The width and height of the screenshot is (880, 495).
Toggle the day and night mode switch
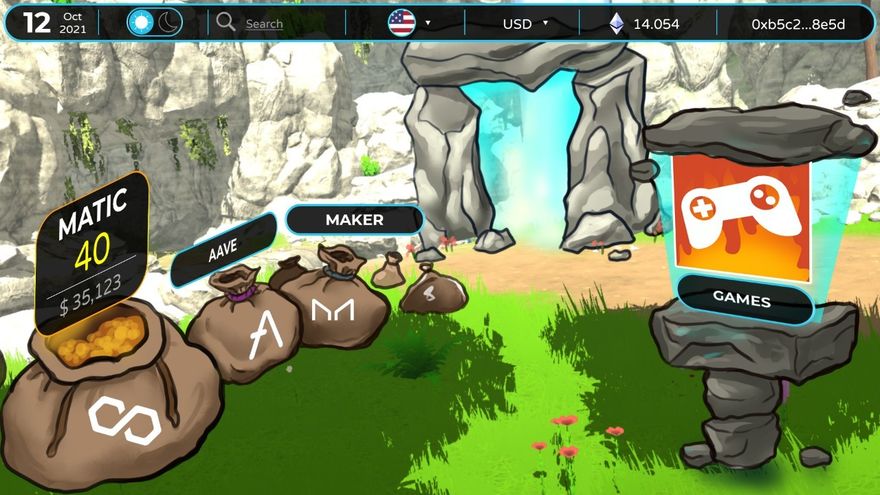tap(155, 23)
